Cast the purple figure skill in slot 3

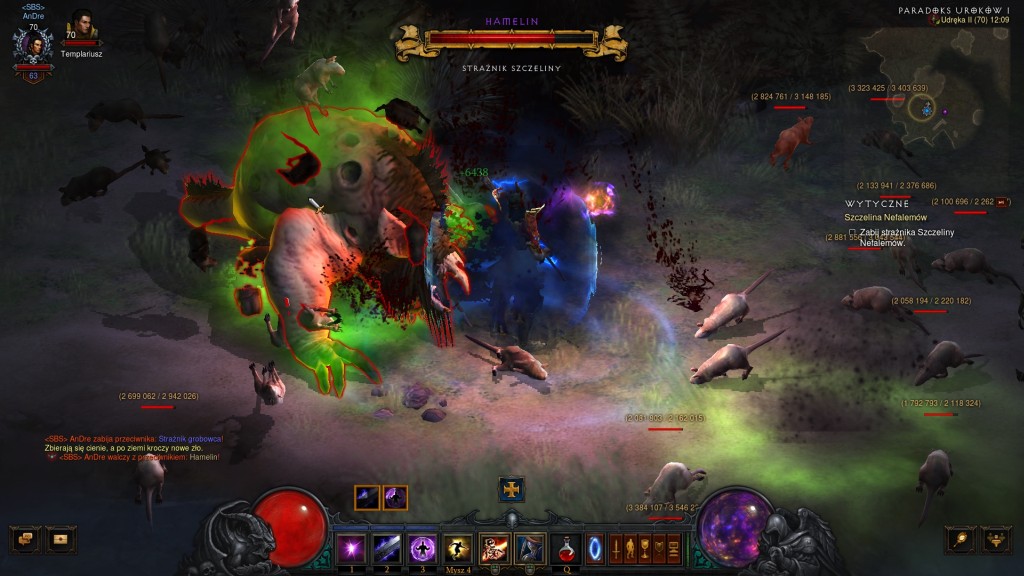(421, 548)
